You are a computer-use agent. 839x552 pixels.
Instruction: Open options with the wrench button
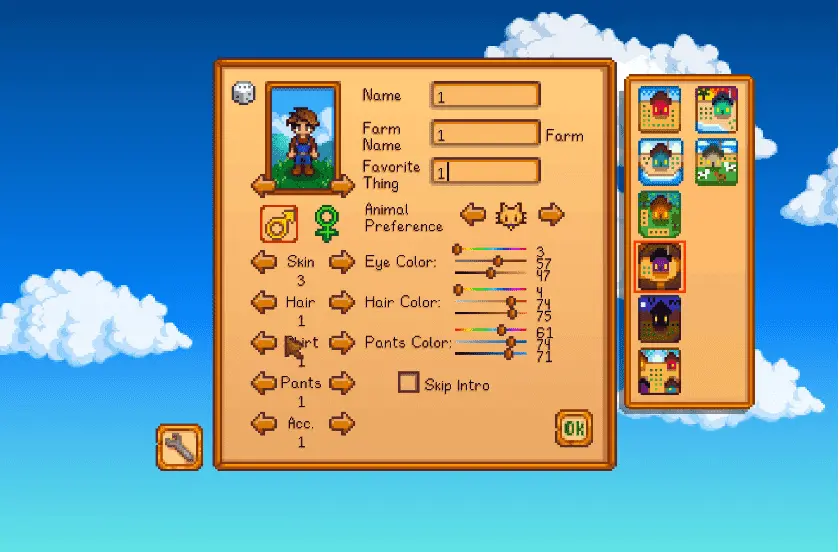point(180,447)
